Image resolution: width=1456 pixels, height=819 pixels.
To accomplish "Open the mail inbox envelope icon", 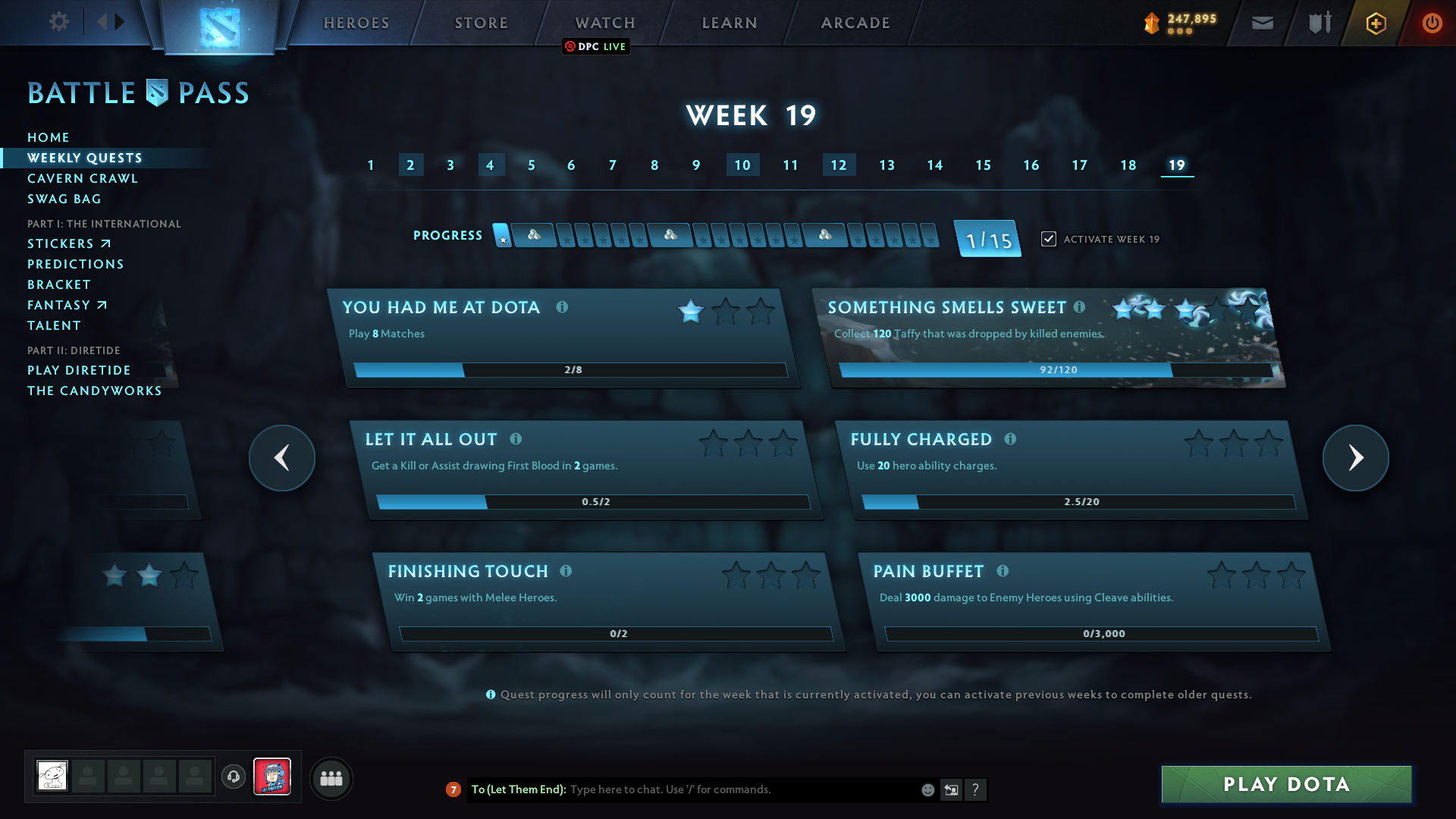I will tap(1262, 23).
